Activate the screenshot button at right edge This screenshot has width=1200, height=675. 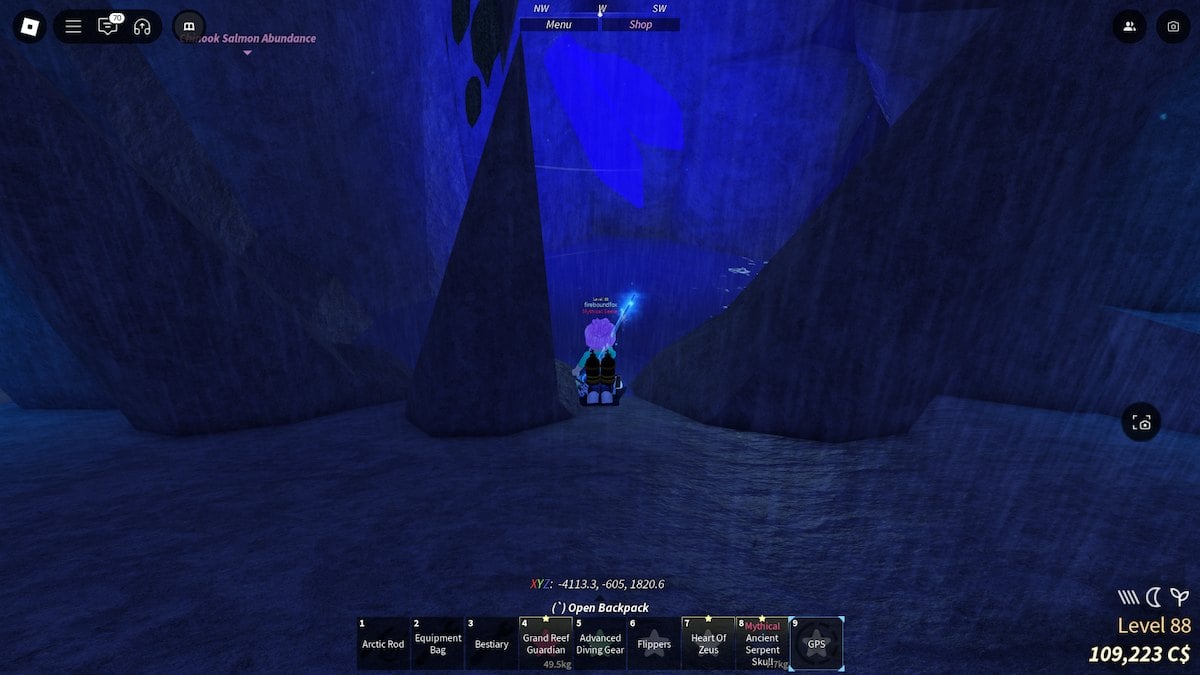tap(1143, 423)
